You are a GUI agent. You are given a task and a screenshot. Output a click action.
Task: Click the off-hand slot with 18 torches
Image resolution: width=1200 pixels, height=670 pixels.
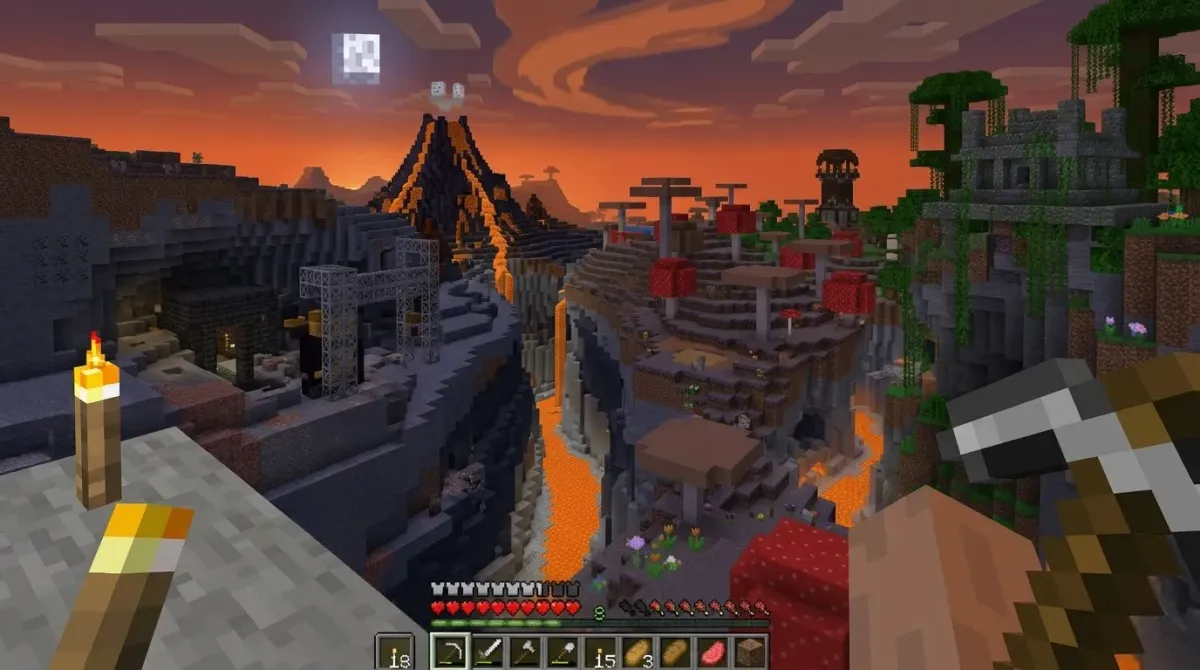393,652
